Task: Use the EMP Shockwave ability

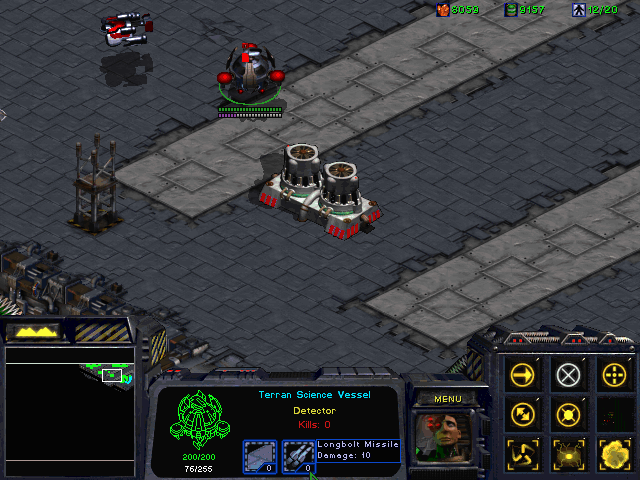Action: [x=568, y=452]
